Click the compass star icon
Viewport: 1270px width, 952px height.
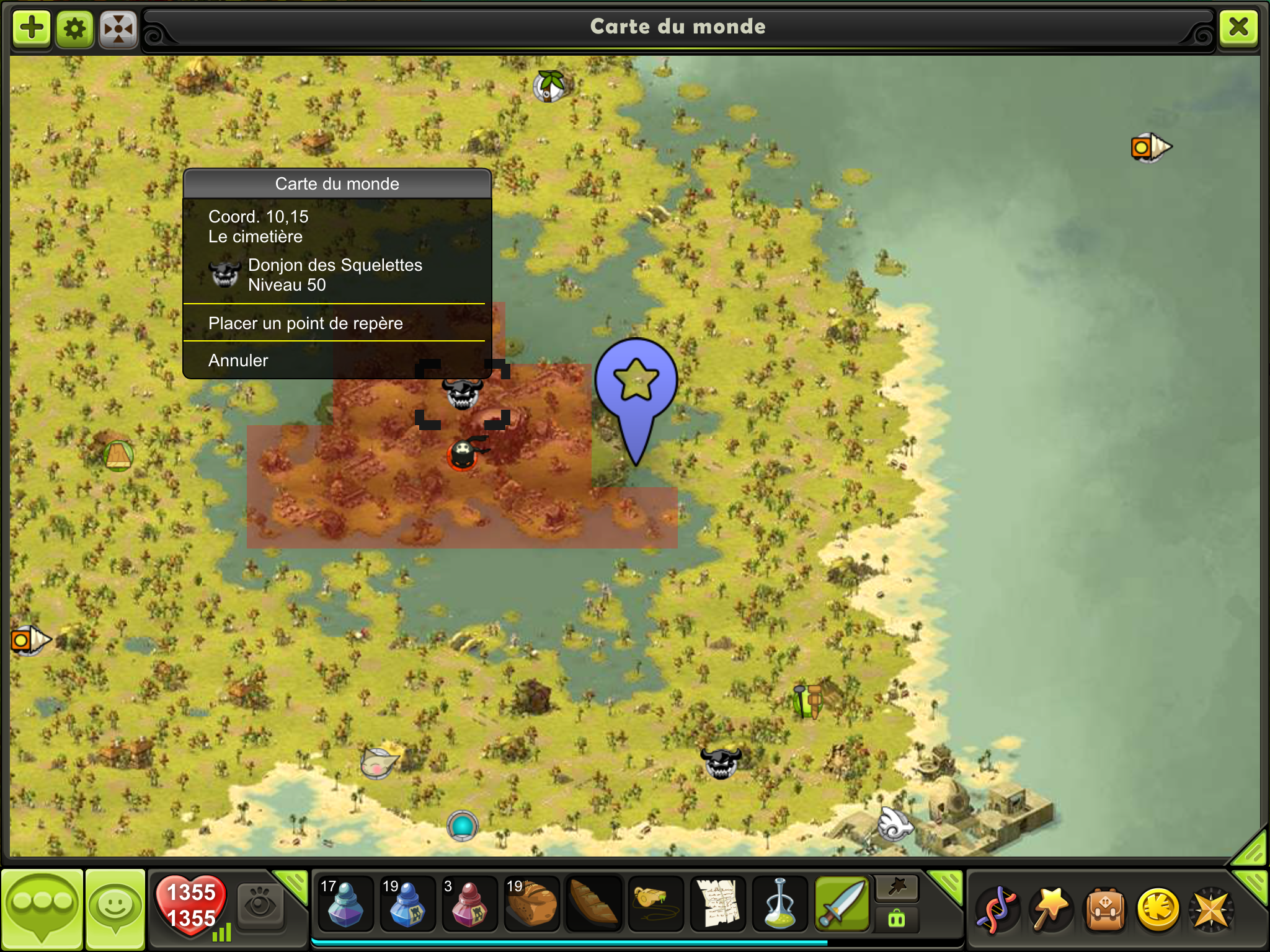pos(1211,910)
